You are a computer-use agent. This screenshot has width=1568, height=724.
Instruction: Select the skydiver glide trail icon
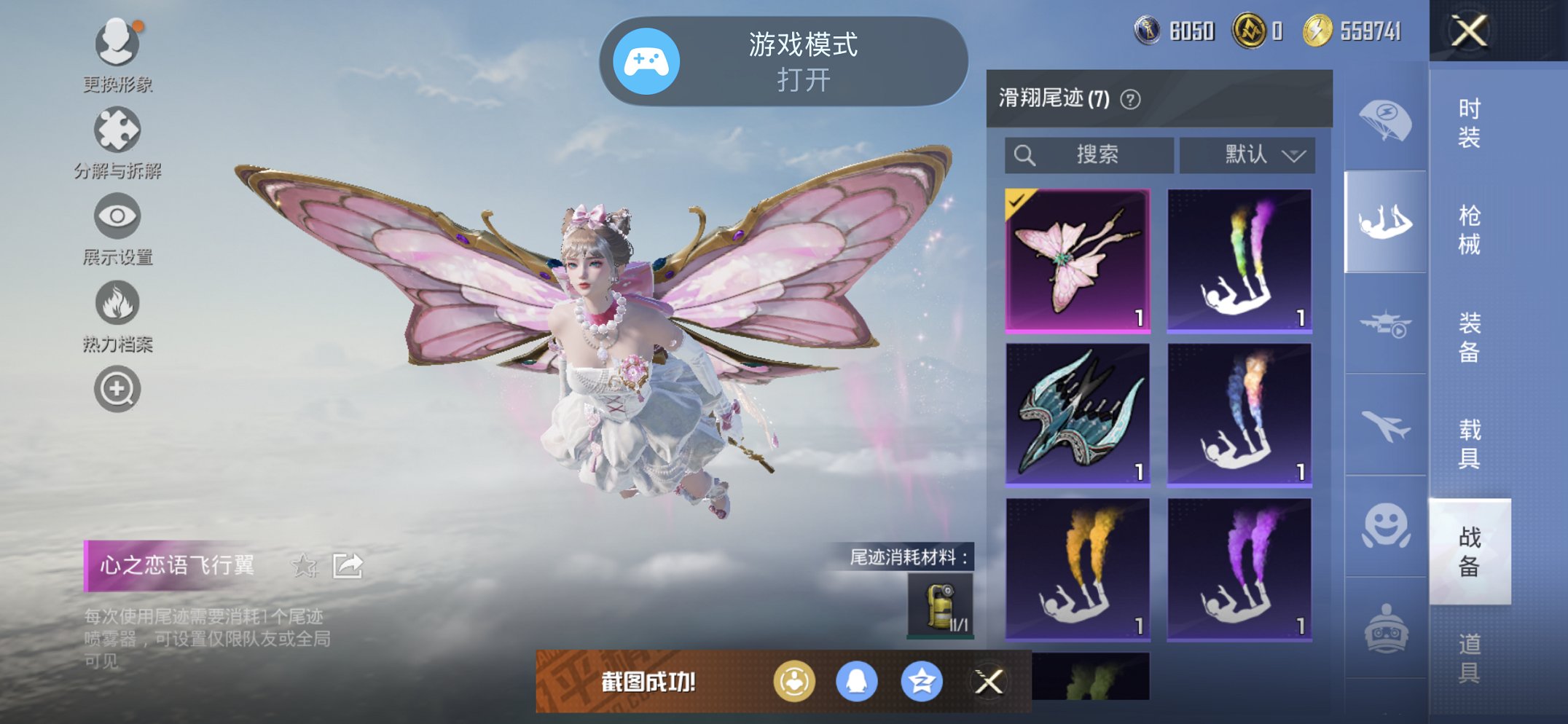coord(1386,220)
